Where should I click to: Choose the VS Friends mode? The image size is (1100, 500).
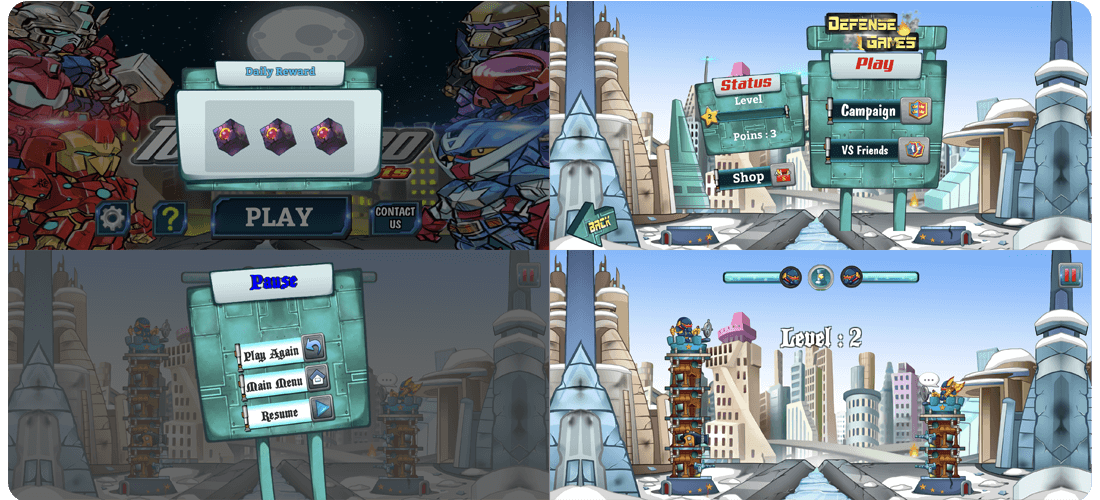(x=878, y=151)
